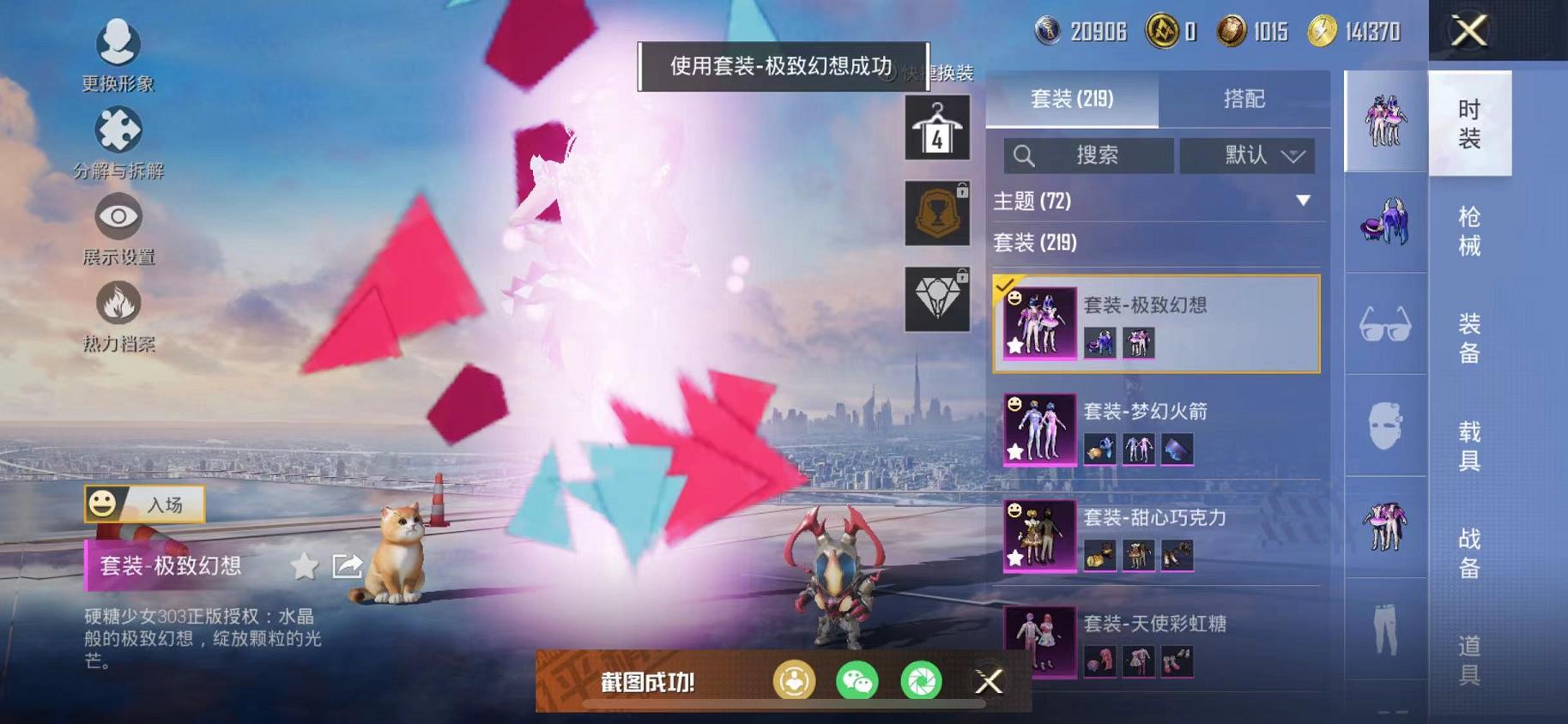The width and height of the screenshot is (1568, 724).
Task: Switch to the 搭配 tab
Action: coord(1244,100)
